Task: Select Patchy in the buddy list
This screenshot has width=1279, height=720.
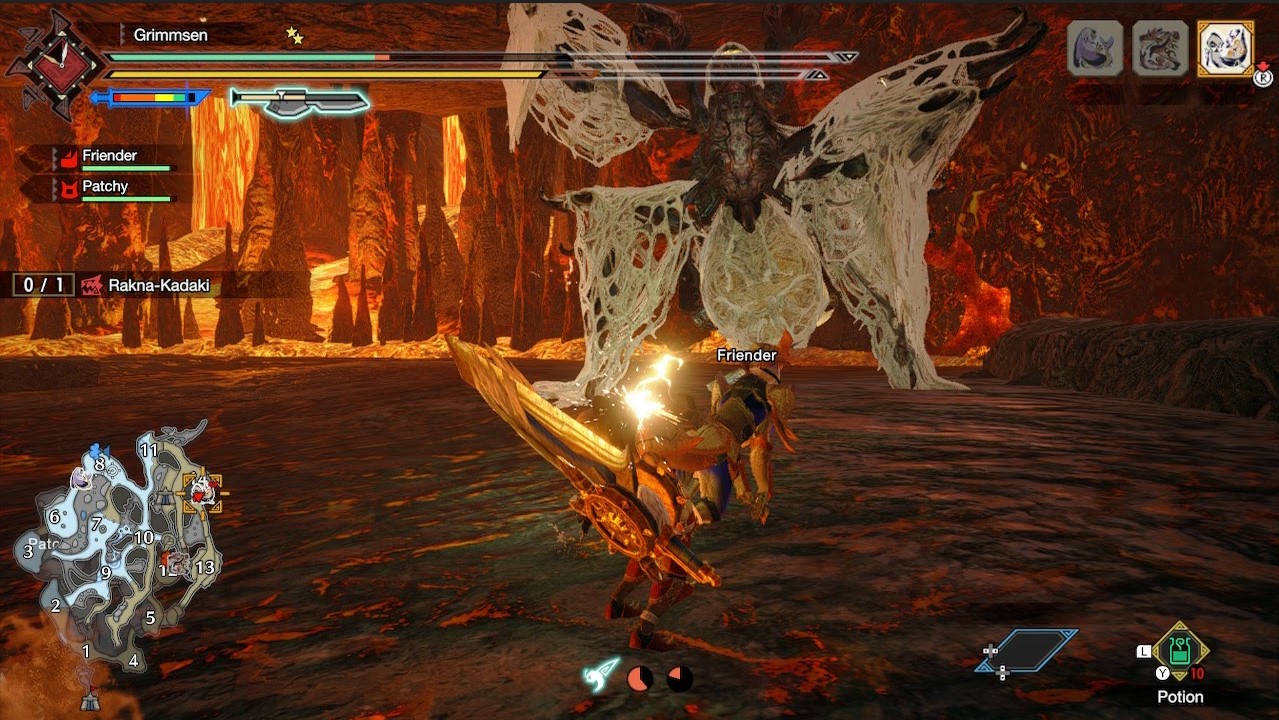Action: coord(105,187)
